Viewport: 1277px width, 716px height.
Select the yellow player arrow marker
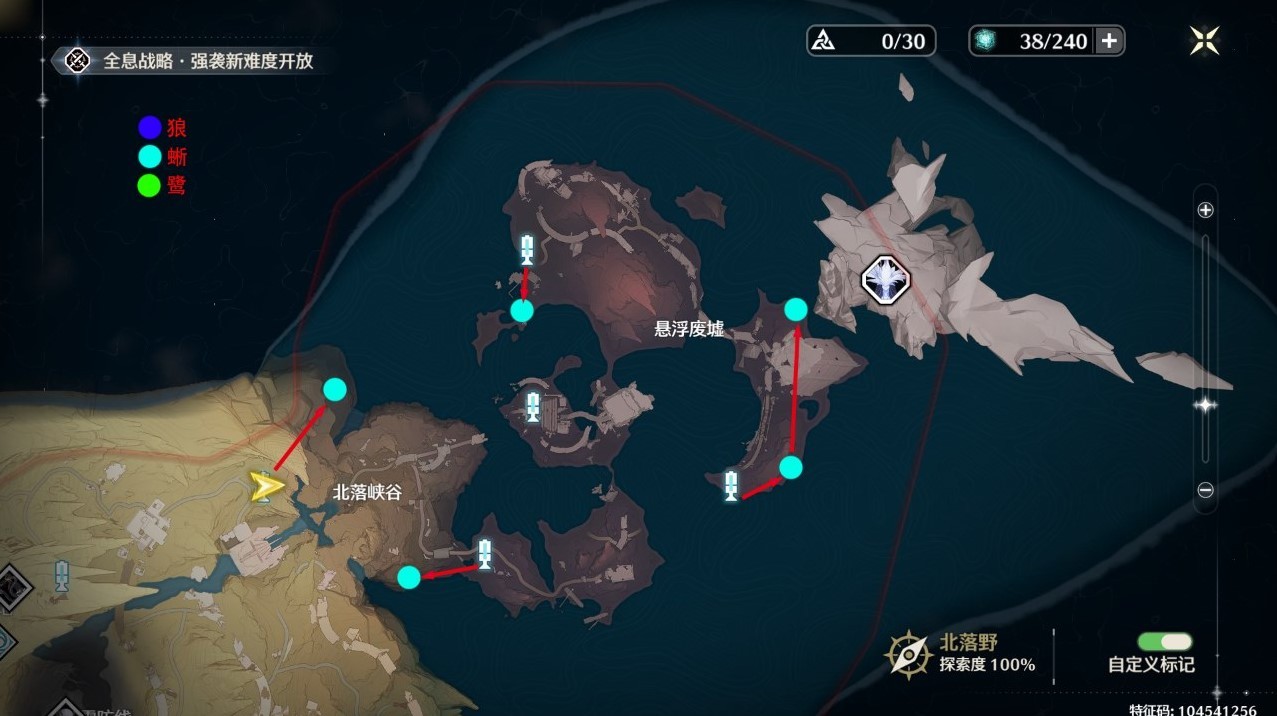pos(266,487)
